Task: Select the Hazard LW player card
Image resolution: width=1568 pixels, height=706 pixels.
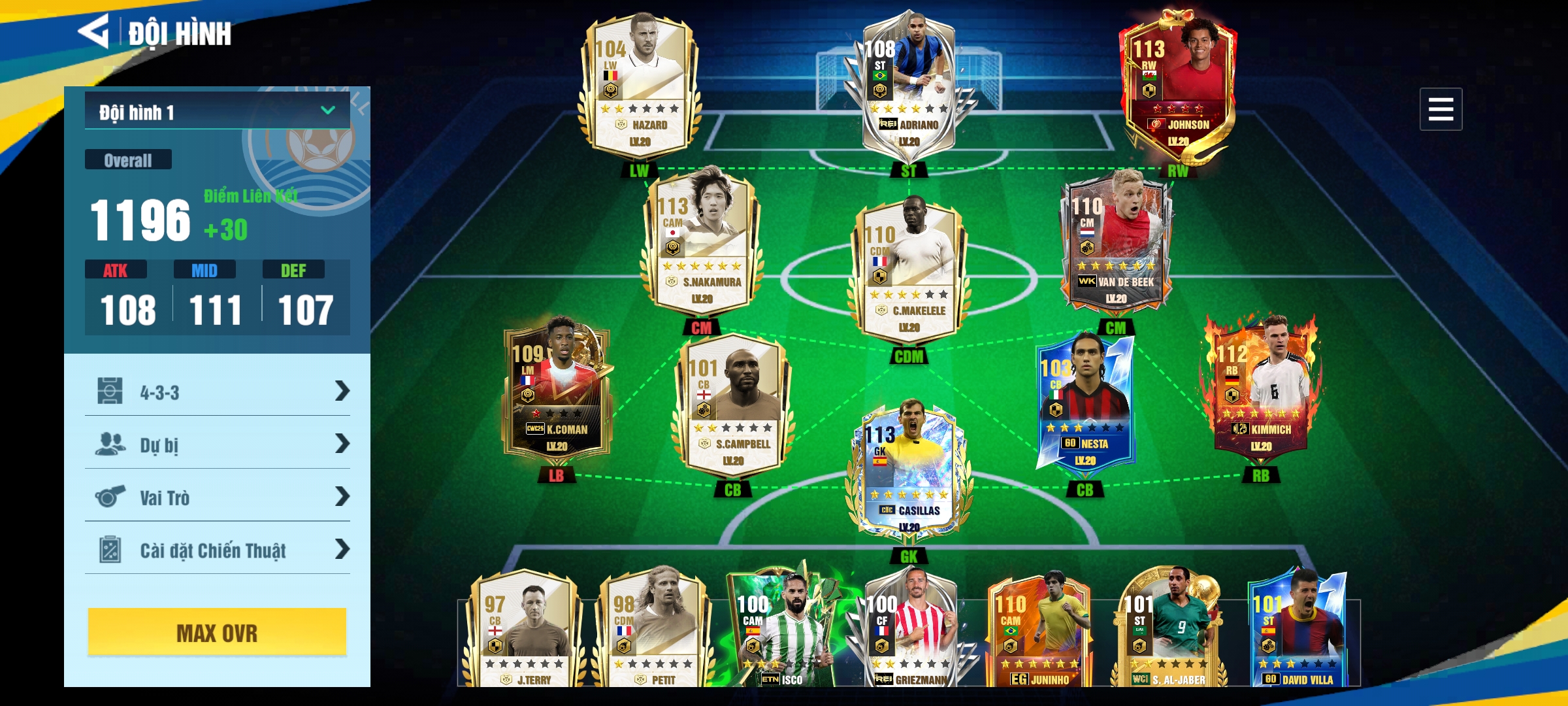Action: pyautogui.click(x=640, y=85)
